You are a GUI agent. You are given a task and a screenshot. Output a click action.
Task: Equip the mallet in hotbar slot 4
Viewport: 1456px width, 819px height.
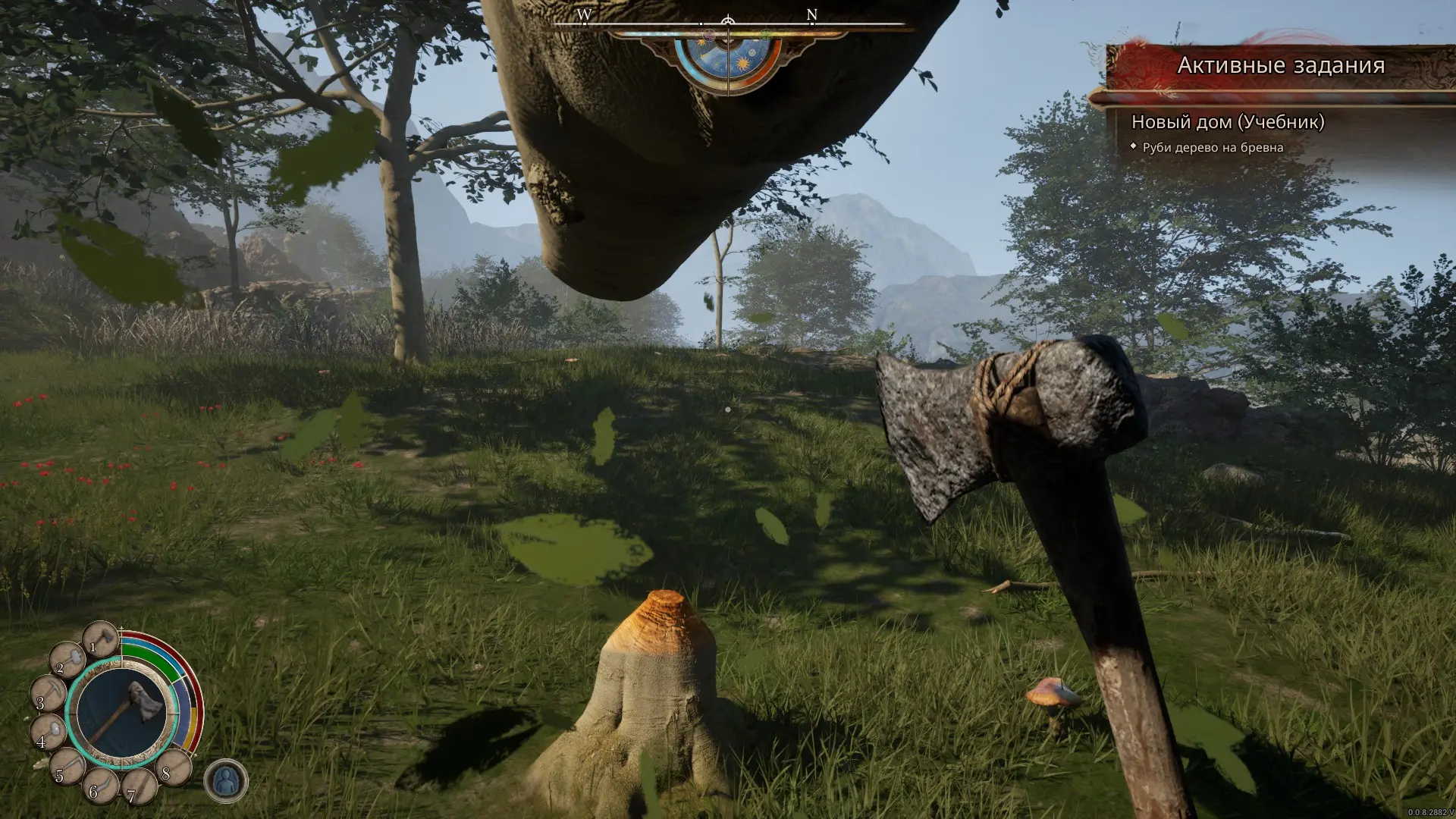pyautogui.click(x=48, y=733)
